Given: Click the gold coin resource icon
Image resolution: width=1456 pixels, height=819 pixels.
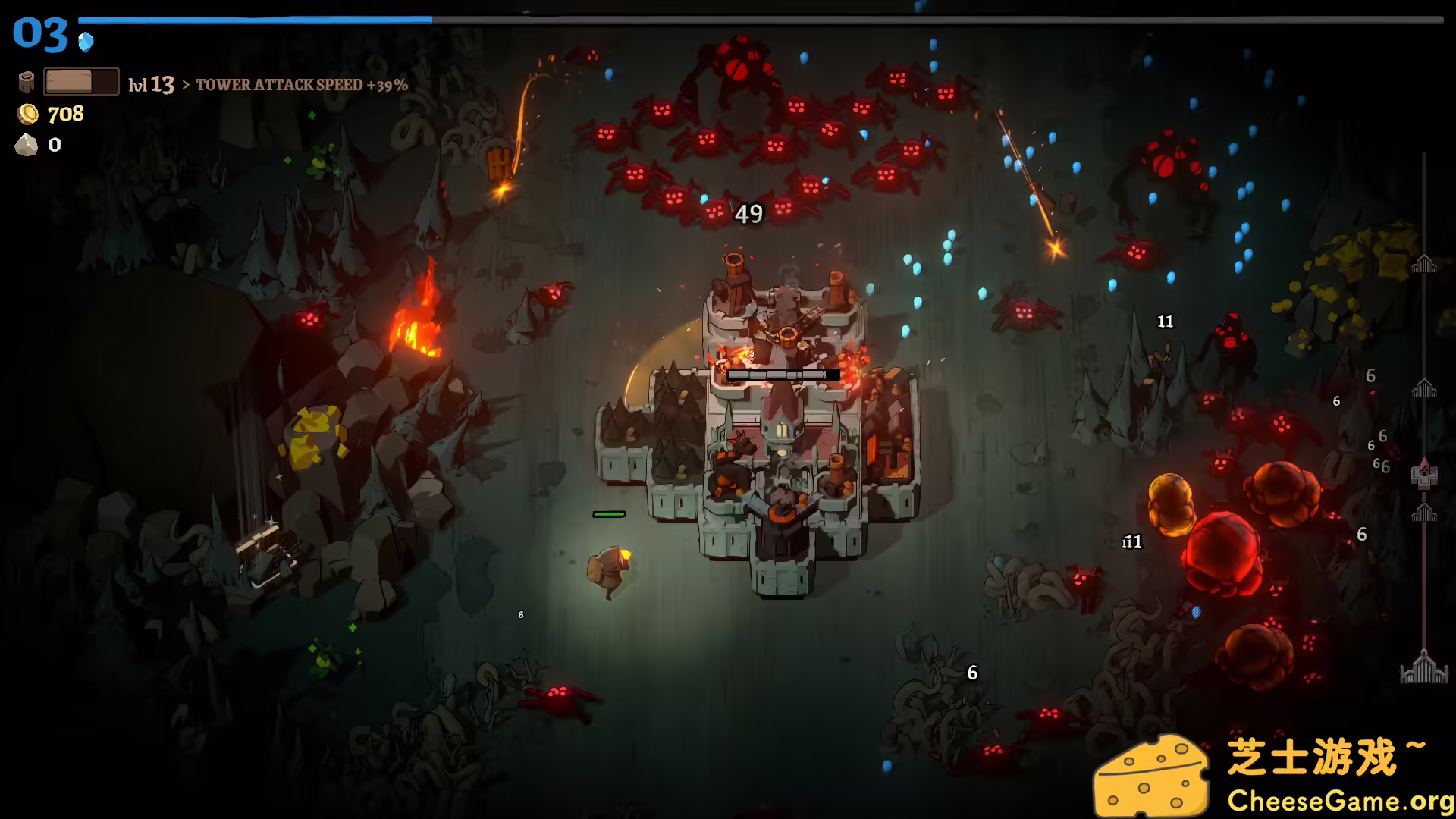Looking at the screenshot, I should coord(28,115).
